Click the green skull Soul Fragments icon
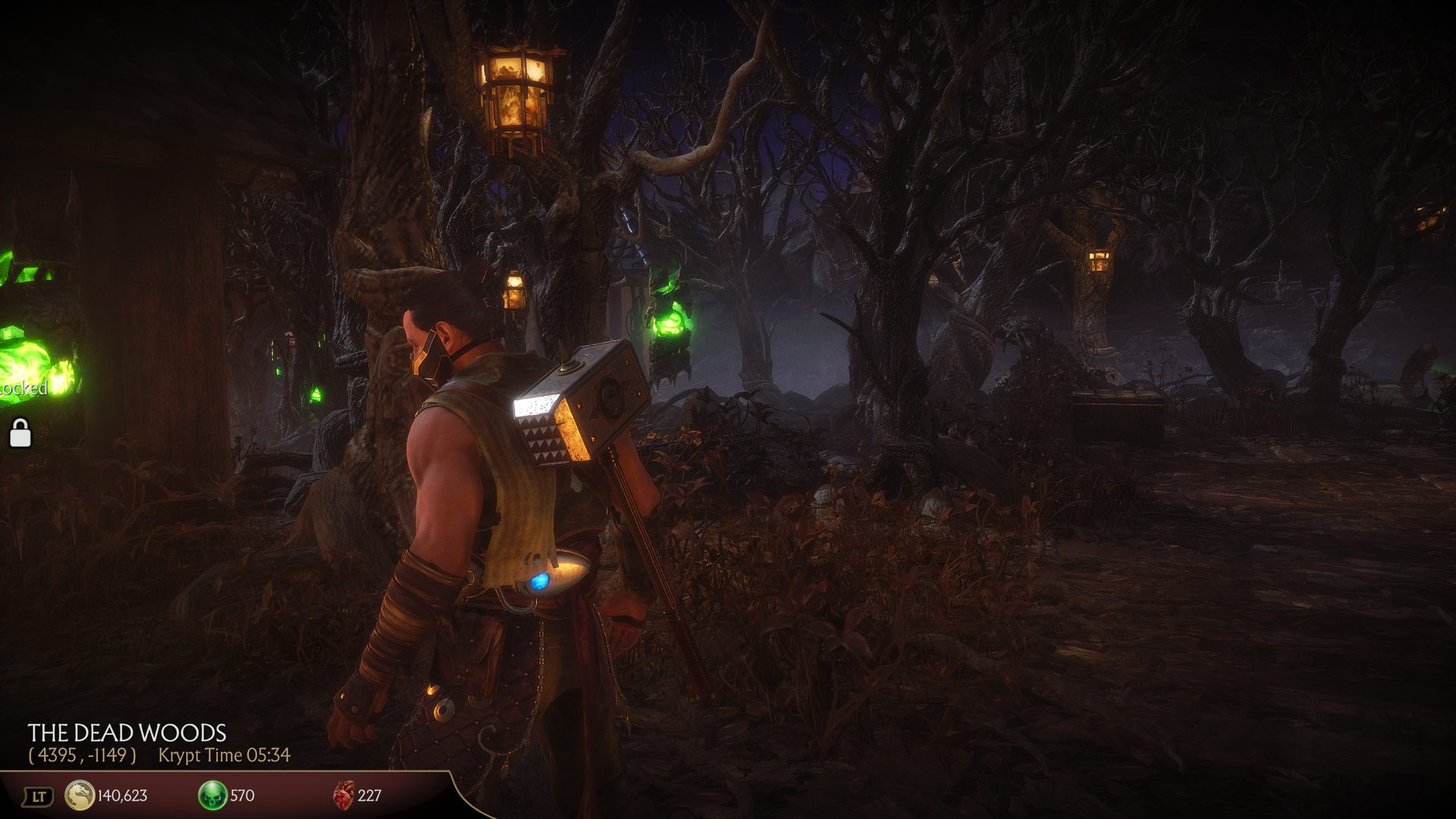1456x819 pixels. (212, 795)
